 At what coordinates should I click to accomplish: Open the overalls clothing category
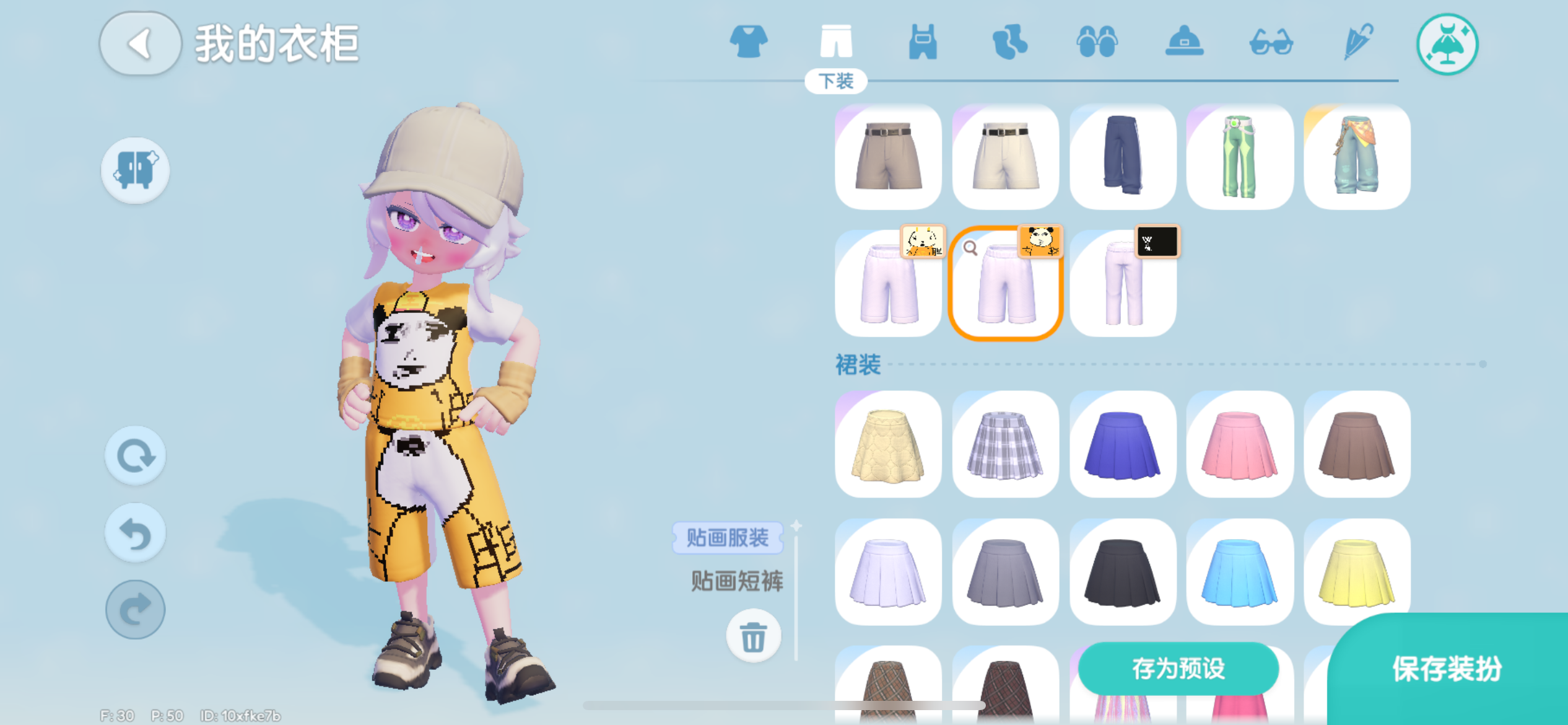[x=922, y=42]
